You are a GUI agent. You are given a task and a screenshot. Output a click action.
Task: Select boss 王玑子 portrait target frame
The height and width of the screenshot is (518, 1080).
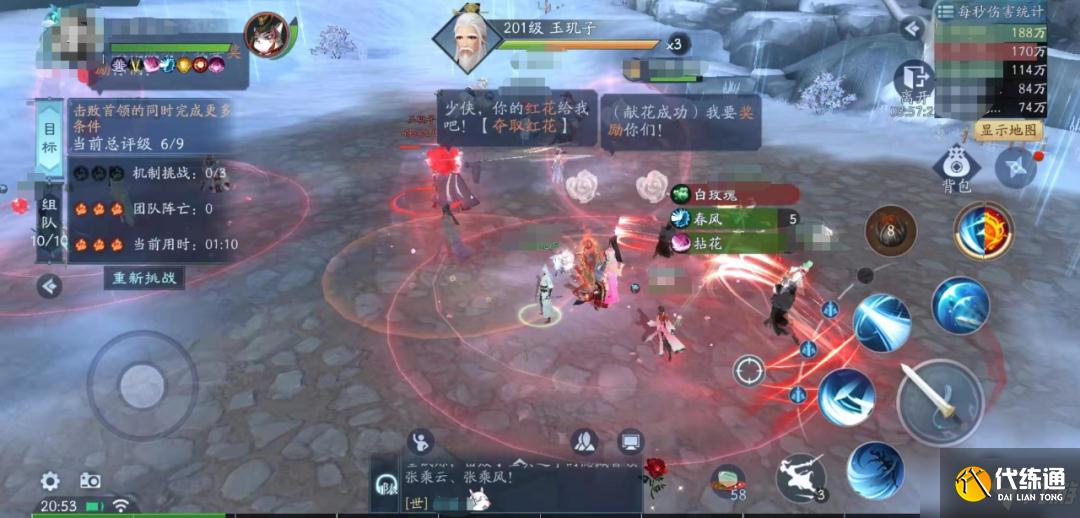(x=466, y=42)
